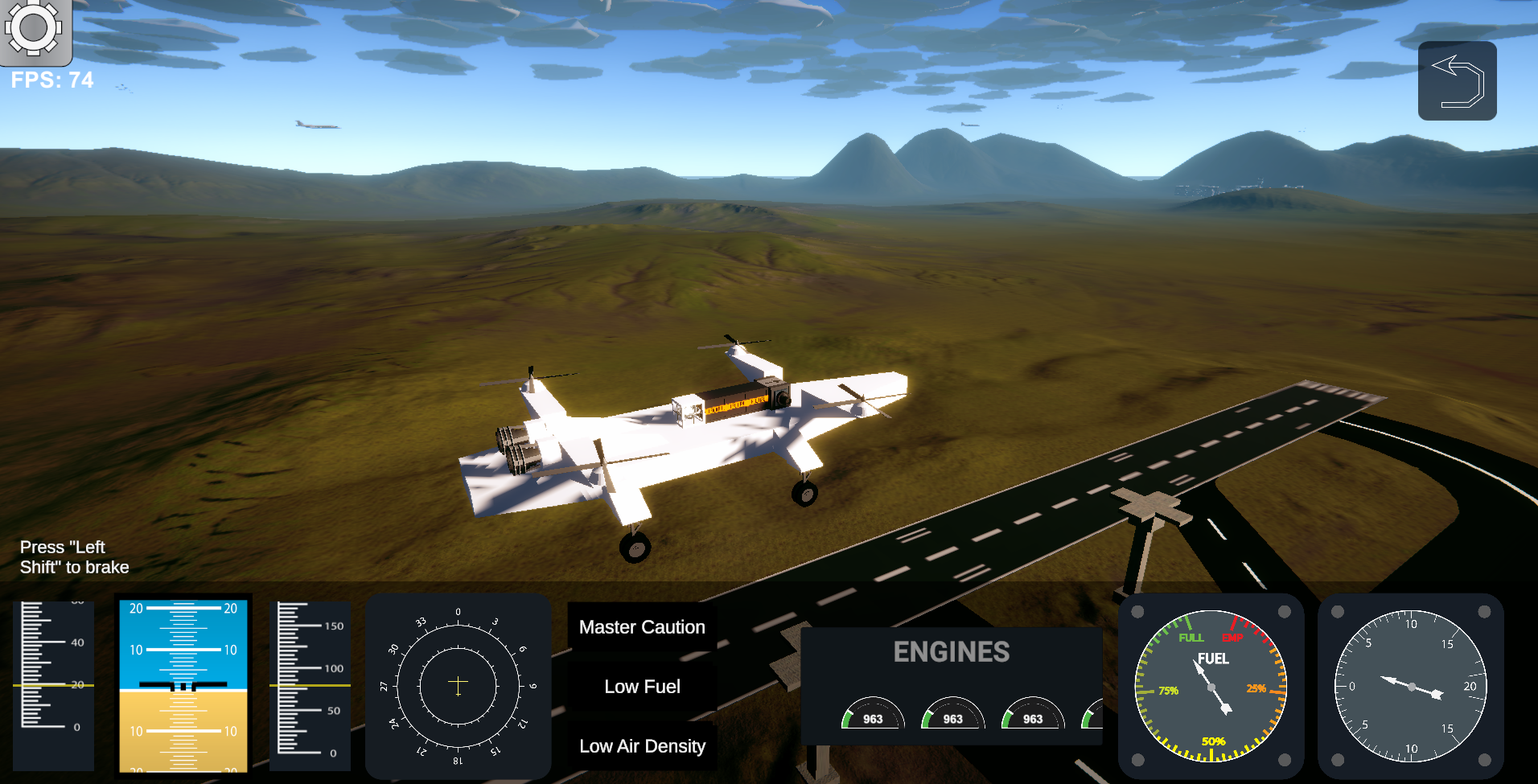Click the compass heading dial
Image resolution: width=1538 pixels, height=784 pixels.
458,685
